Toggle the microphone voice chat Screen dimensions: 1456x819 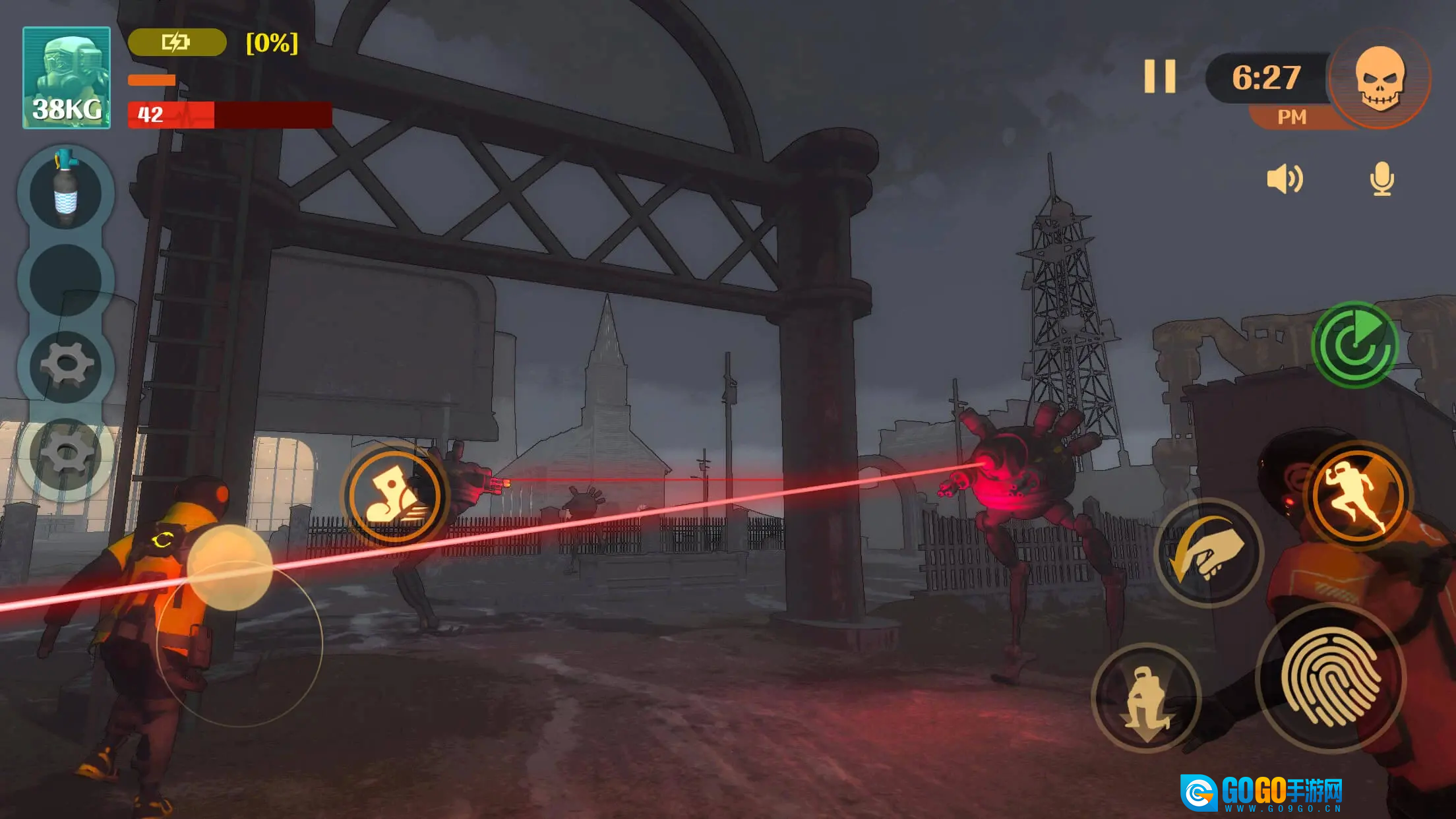(x=1381, y=179)
